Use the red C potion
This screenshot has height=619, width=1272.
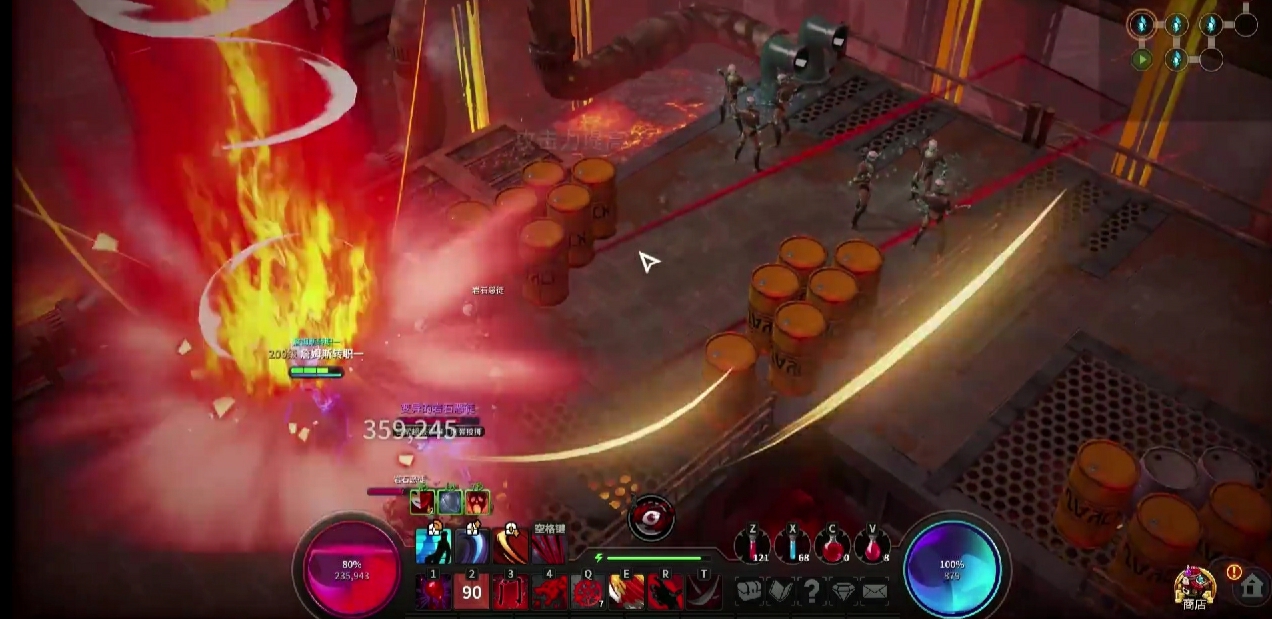(x=831, y=546)
